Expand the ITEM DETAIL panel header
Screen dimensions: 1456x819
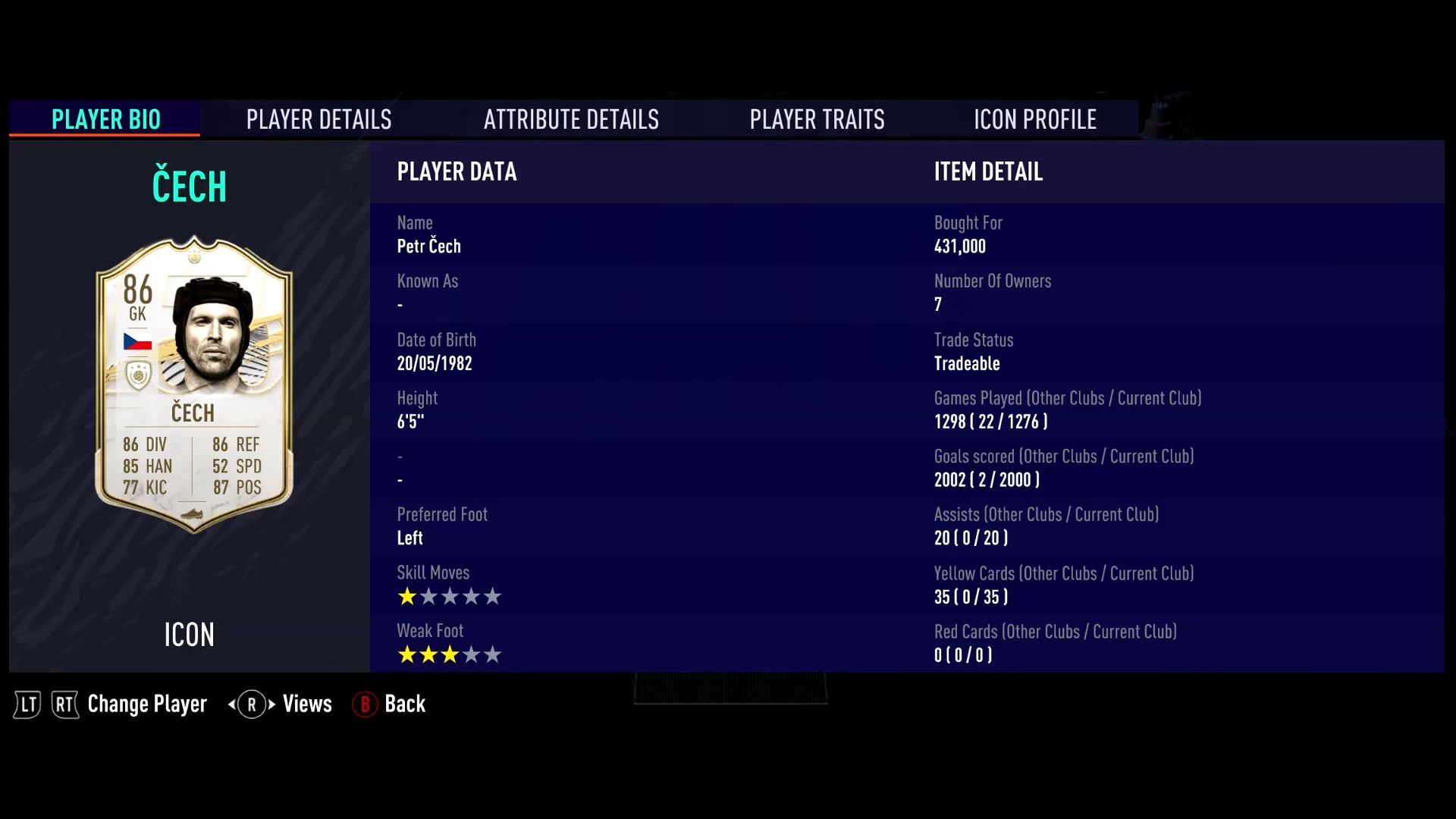coord(988,172)
